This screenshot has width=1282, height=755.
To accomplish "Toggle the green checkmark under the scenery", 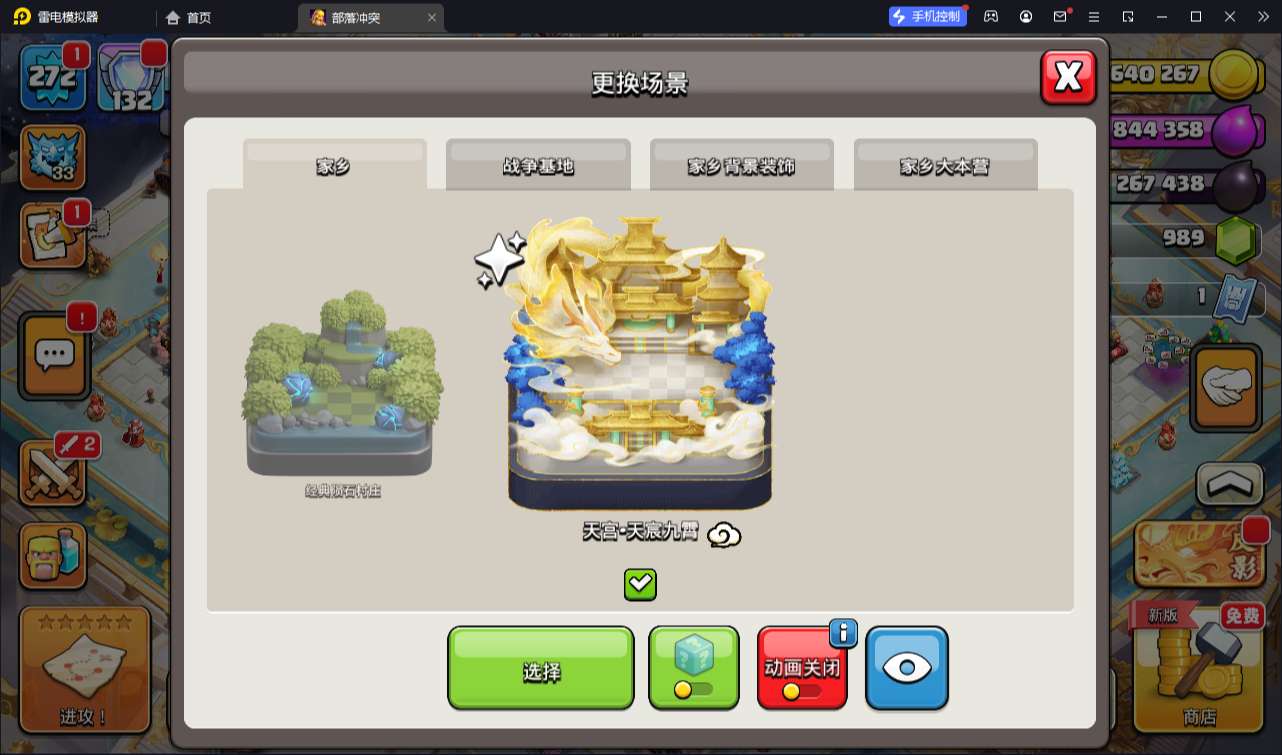I will coord(639,585).
